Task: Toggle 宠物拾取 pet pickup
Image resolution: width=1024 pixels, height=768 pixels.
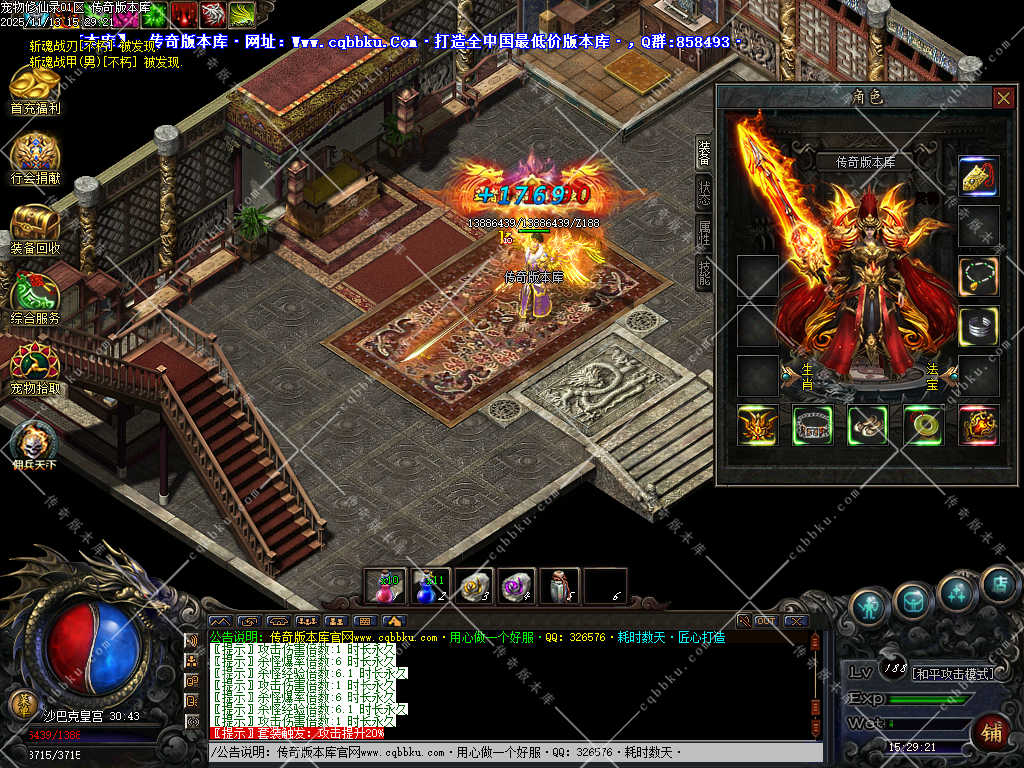Action: tap(35, 366)
